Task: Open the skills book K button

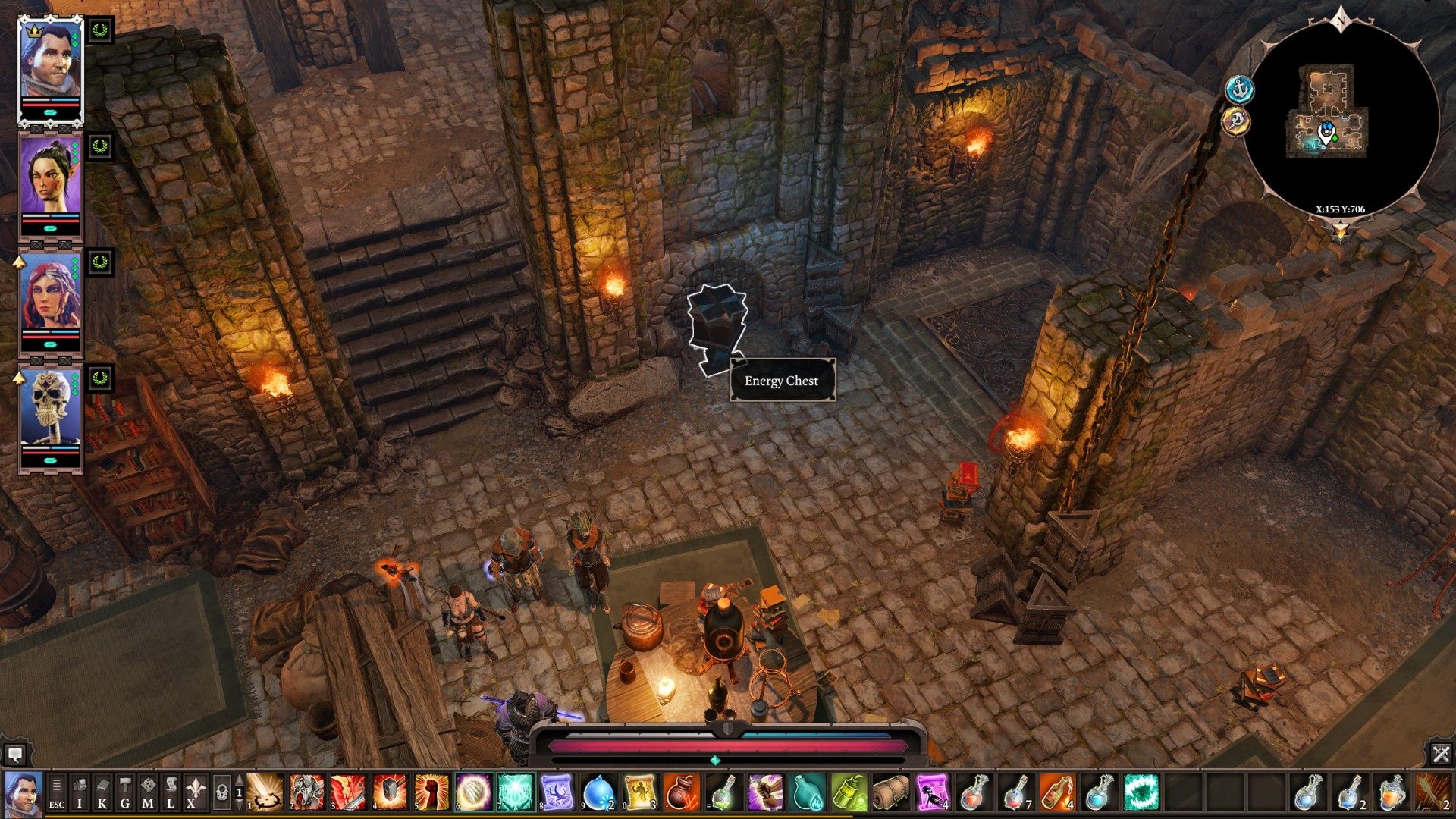Action: tap(102, 792)
